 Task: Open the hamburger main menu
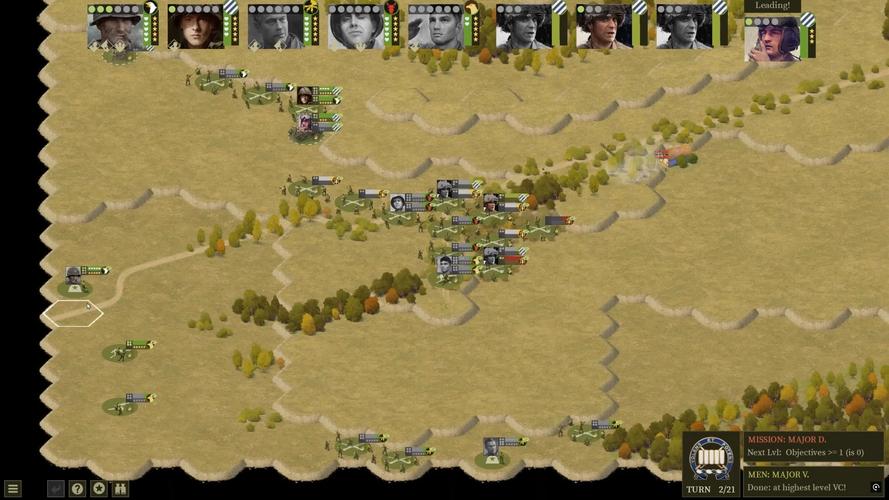point(13,489)
